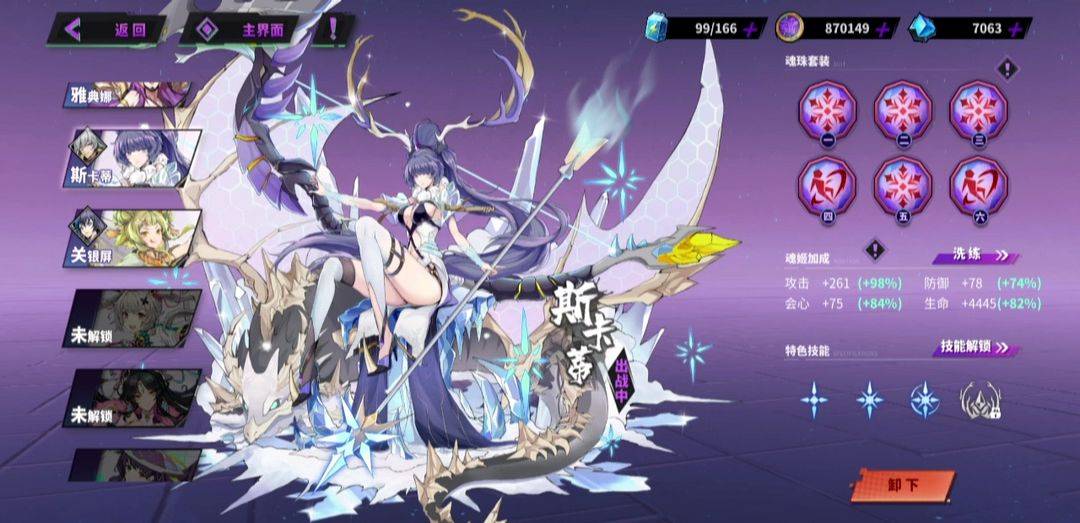Open the 洗练 refinement screen
The height and width of the screenshot is (523, 1080).
pyautogui.click(x=976, y=257)
